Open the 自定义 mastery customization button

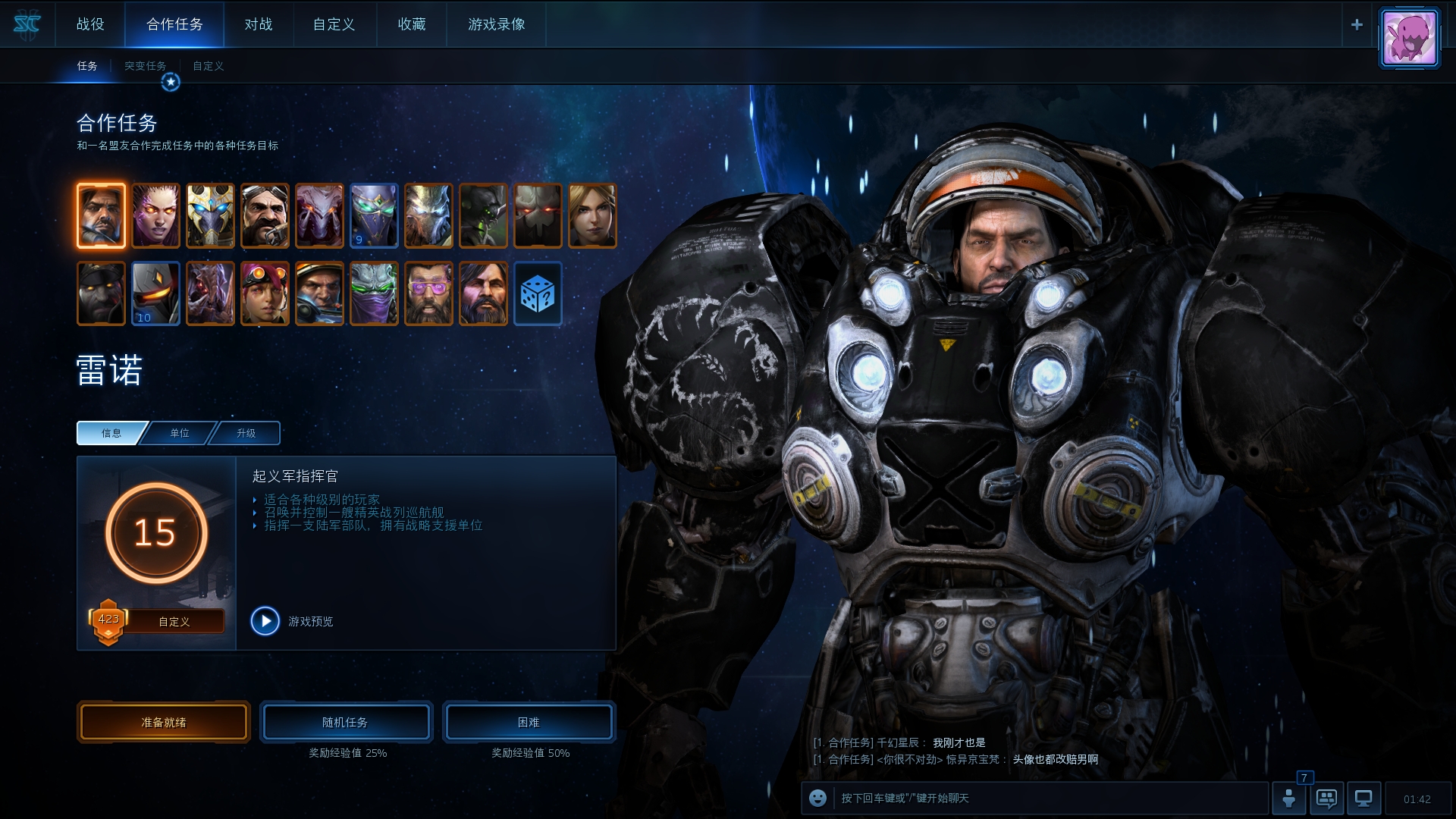174,622
